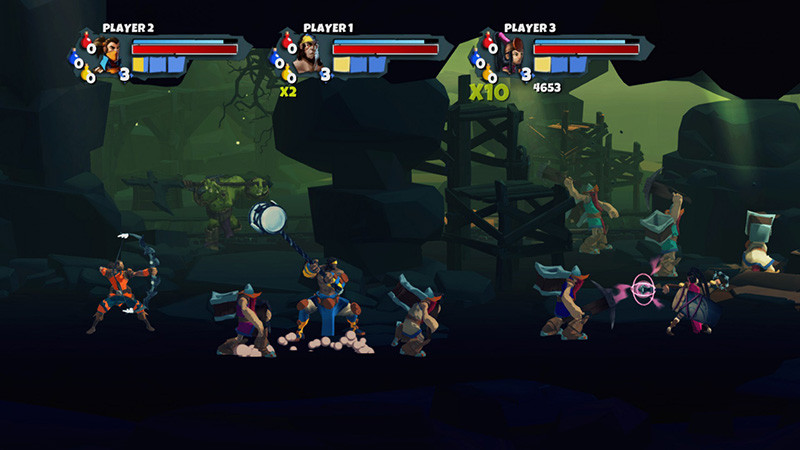Choose Player 3's character portrait
The height and width of the screenshot is (450, 800).
point(509,54)
